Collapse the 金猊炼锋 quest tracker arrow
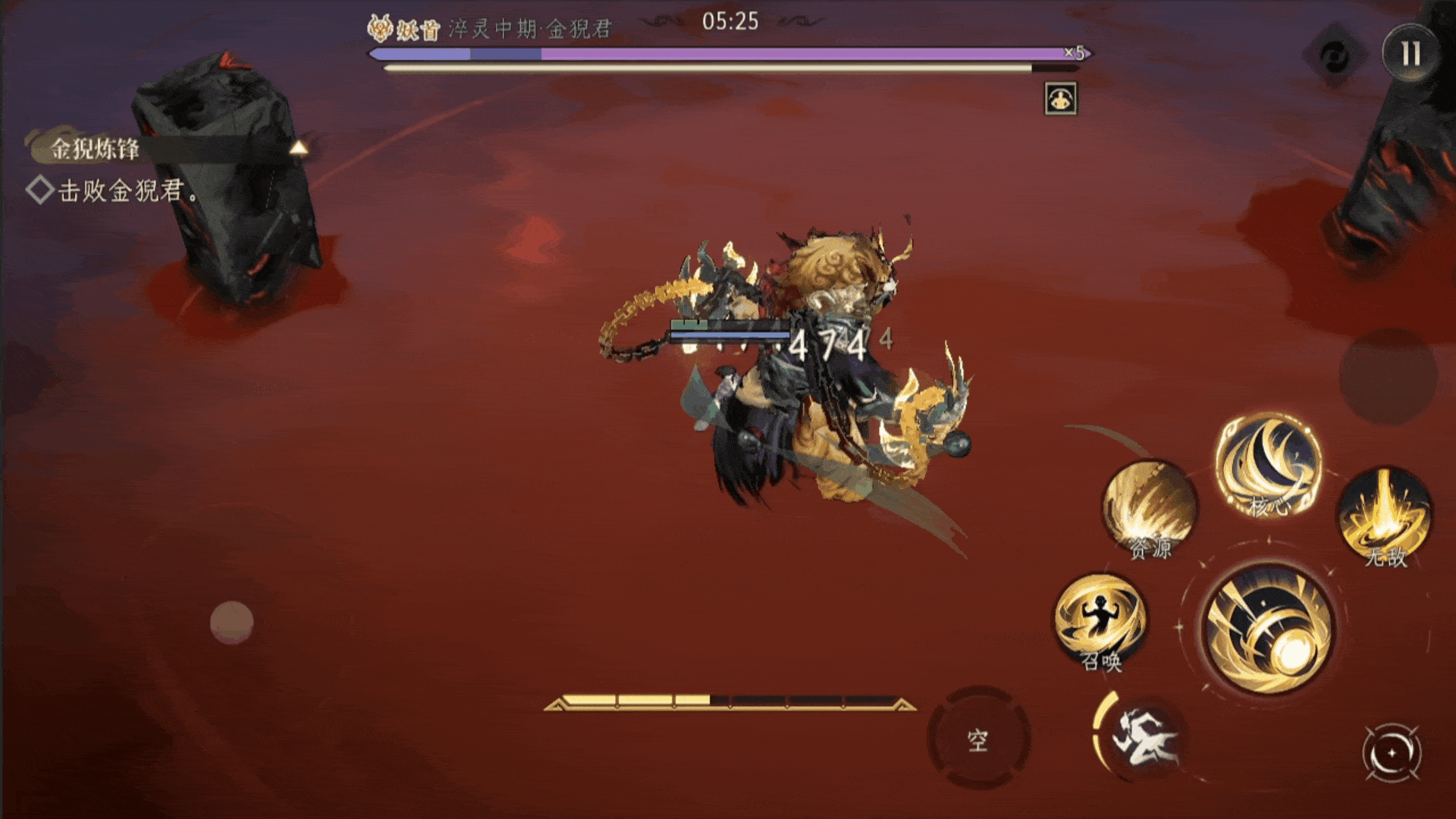 click(x=299, y=148)
